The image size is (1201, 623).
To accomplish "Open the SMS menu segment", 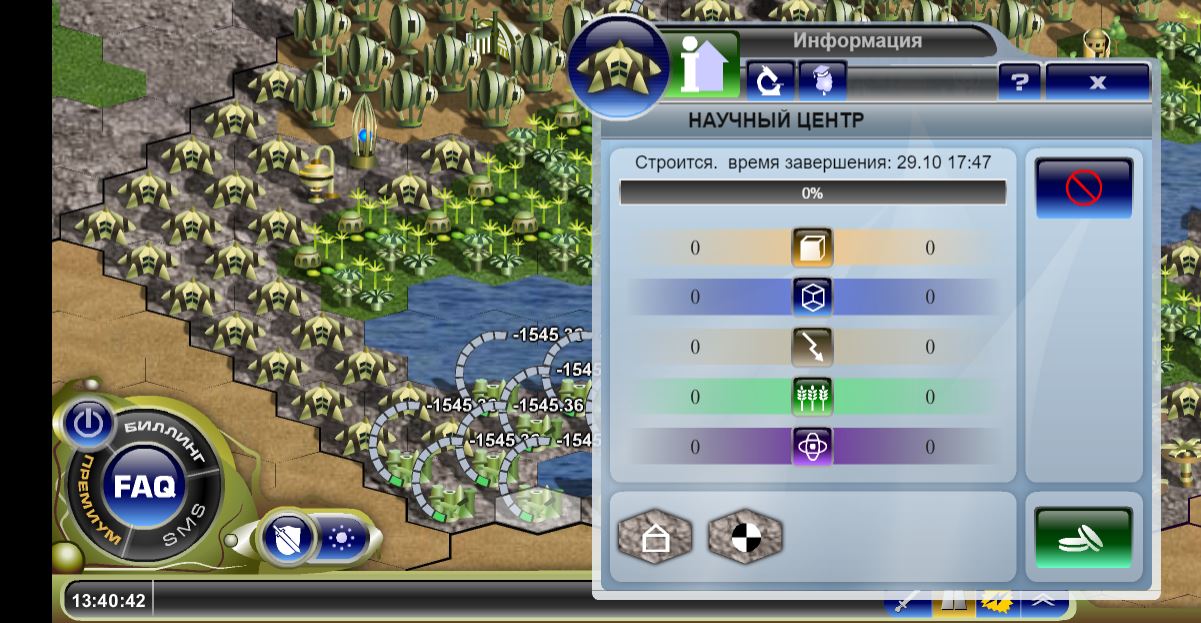I will tap(183, 523).
